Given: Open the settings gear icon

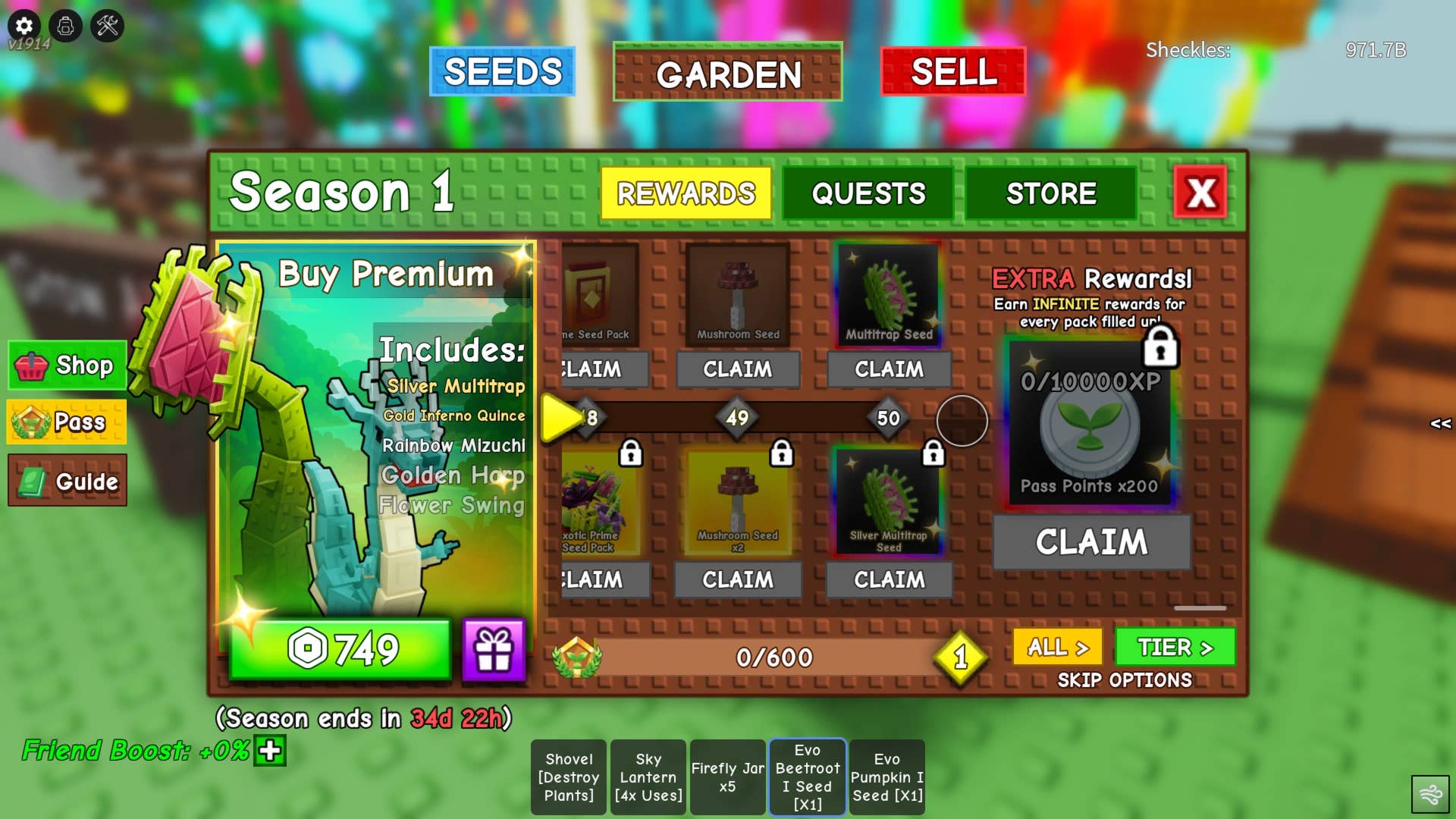Looking at the screenshot, I should 24,26.
